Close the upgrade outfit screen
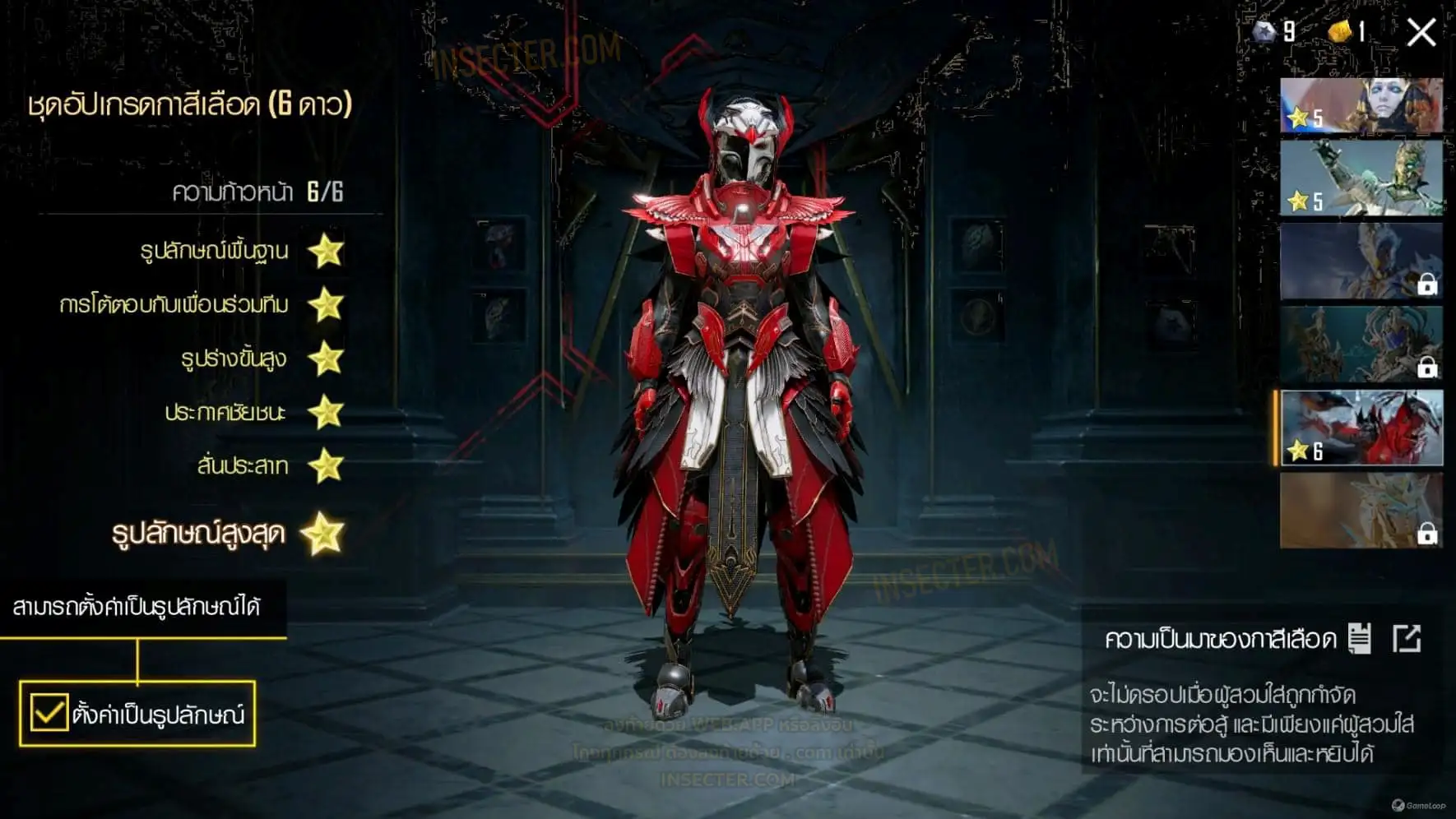 (1421, 33)
